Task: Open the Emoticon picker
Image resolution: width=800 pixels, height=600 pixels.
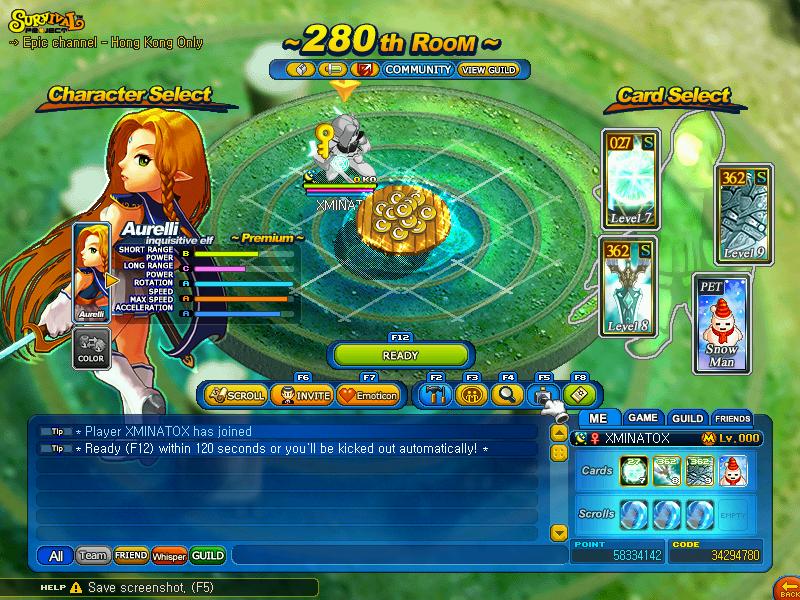Action: pyautogui.click(x=367, y=395)
